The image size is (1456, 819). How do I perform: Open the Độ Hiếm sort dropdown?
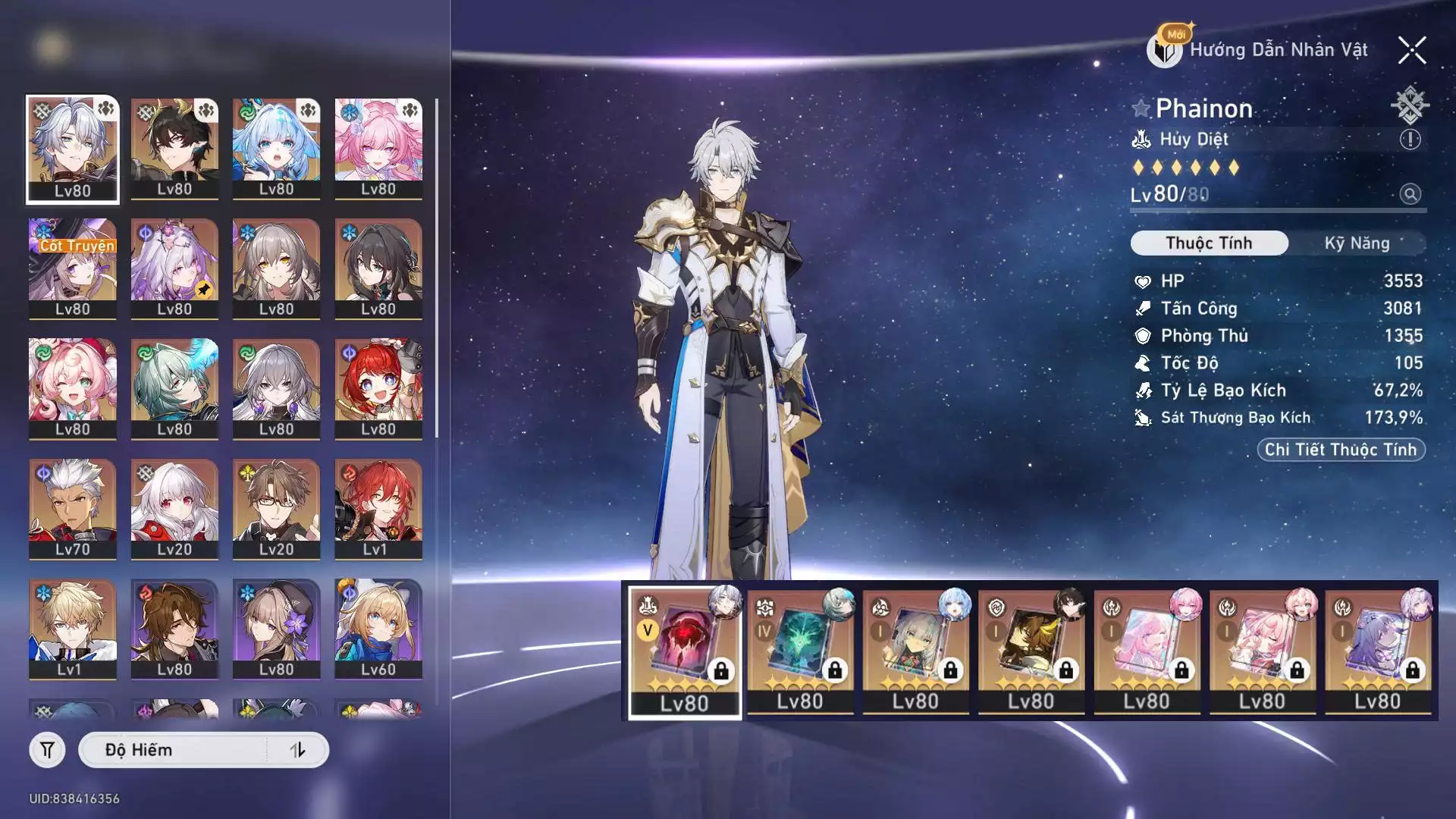coord(174,750)
